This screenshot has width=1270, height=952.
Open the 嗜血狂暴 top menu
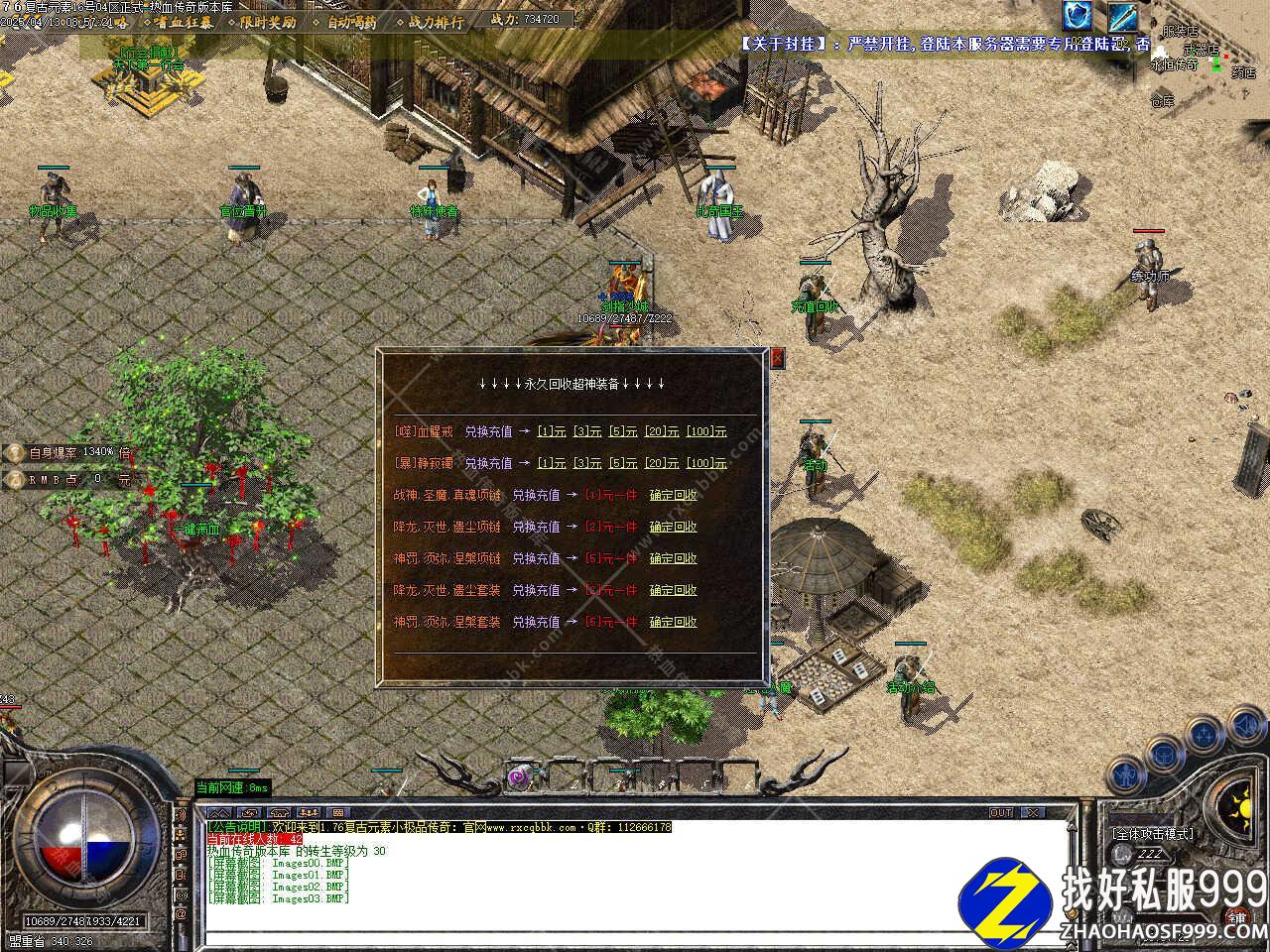[x=181, y=22]
